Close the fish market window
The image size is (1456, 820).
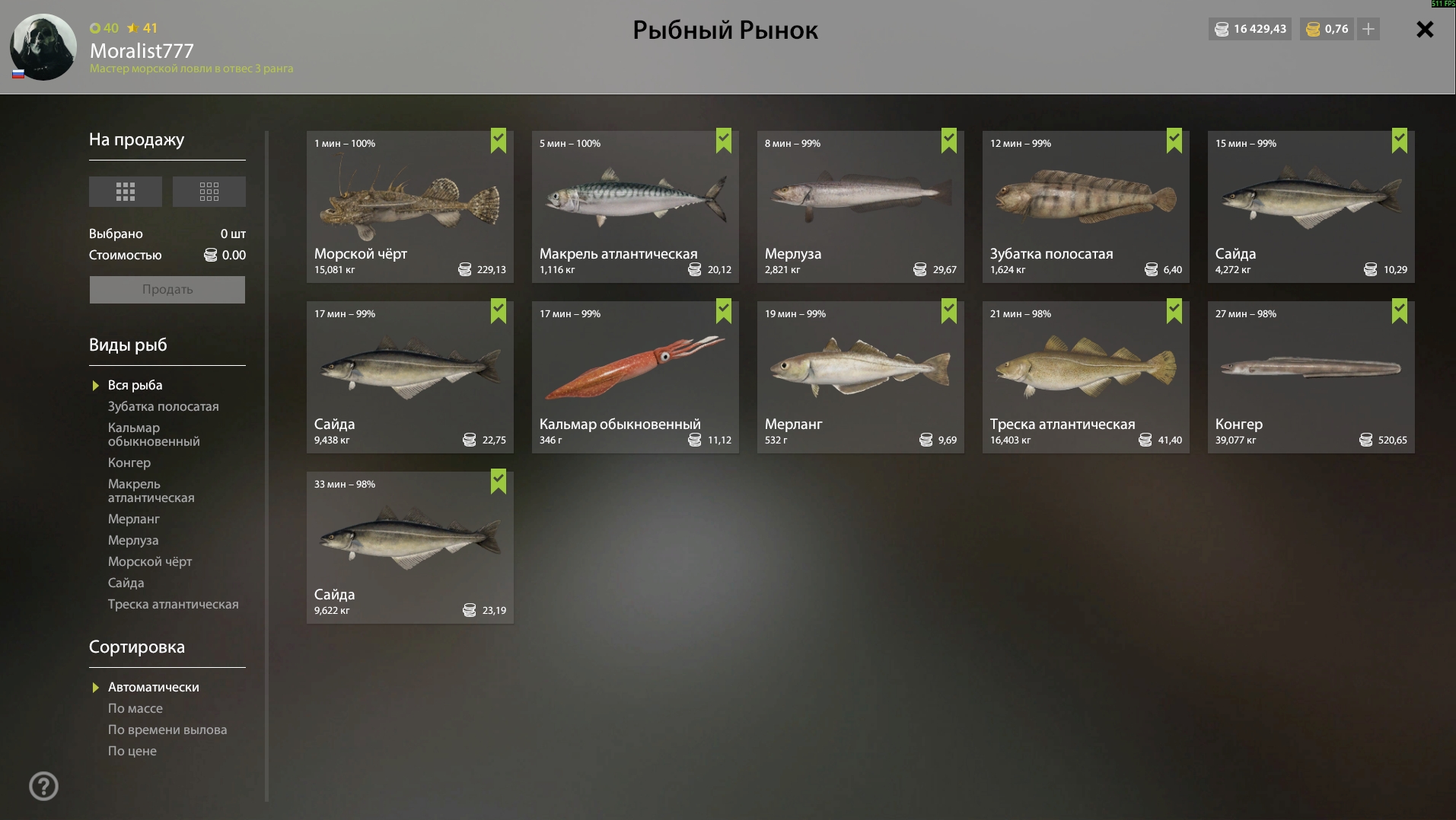coord(1424,30)
